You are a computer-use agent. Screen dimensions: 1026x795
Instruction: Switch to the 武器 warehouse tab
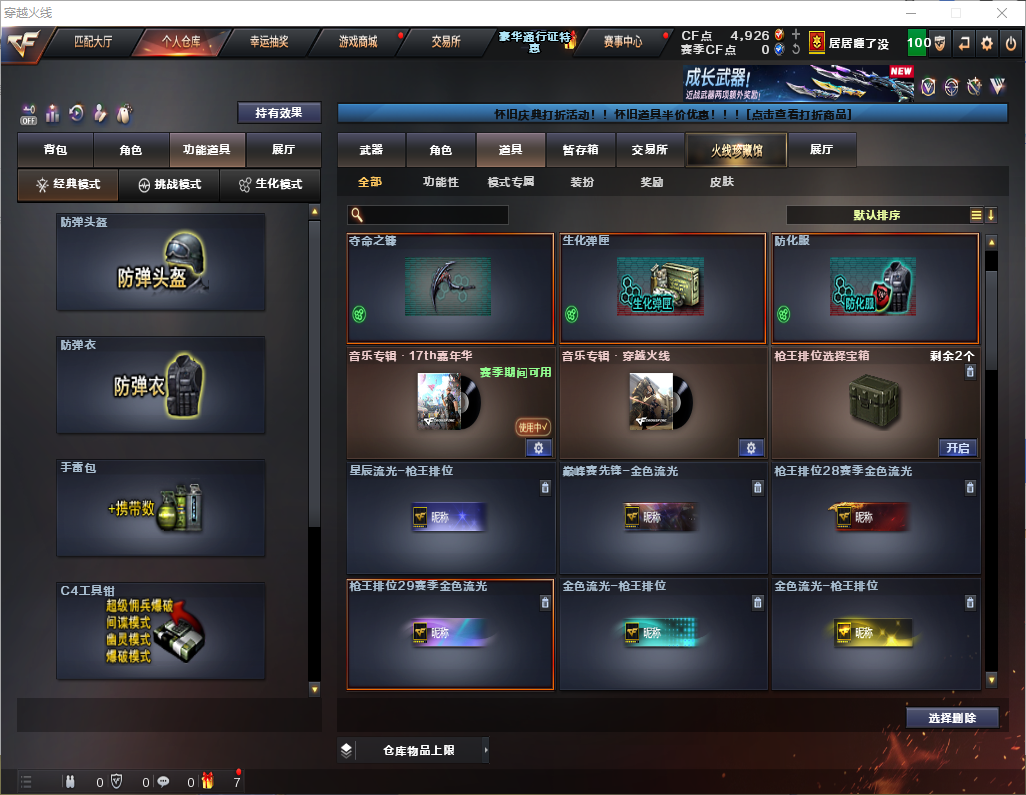tap(371, 150)
